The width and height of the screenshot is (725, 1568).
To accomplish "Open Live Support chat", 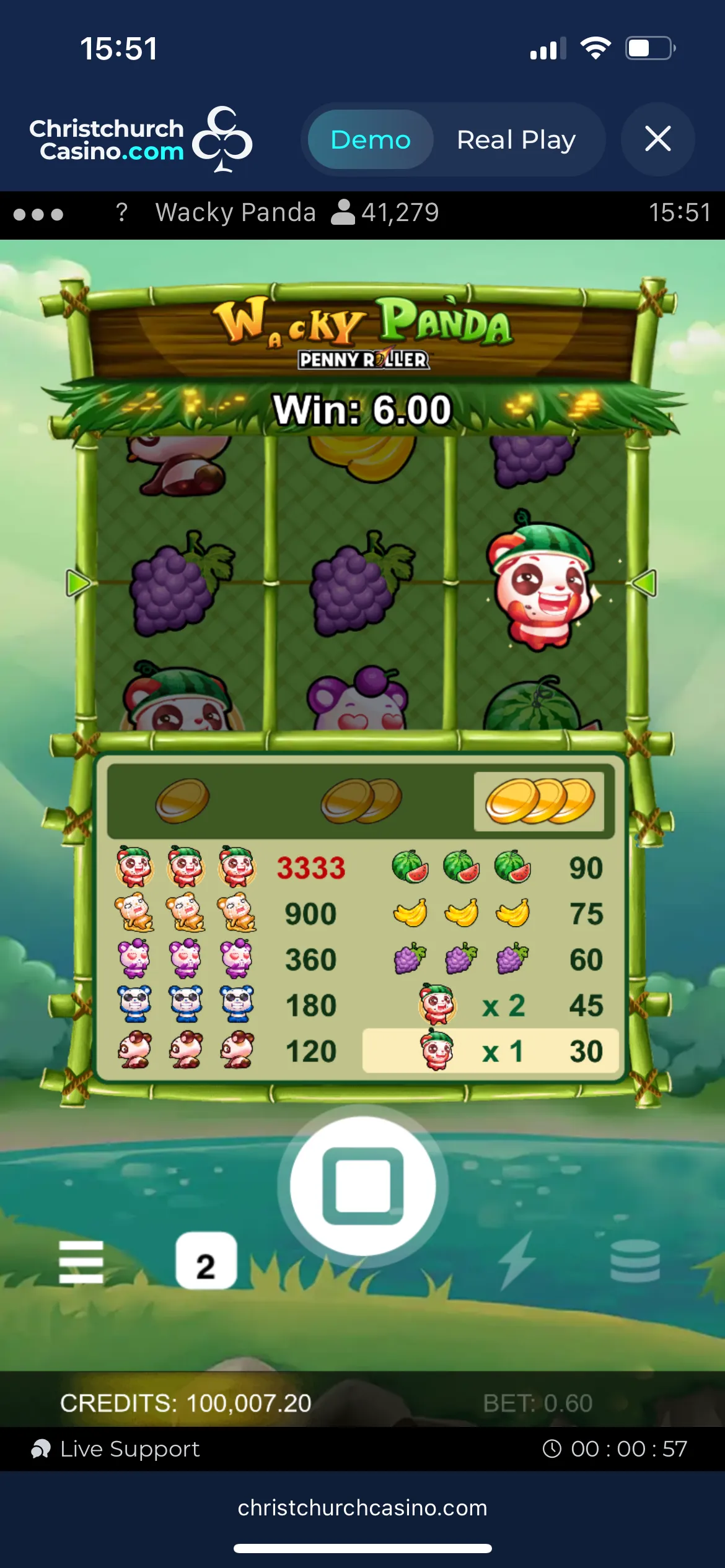I will click(116, 1449).
